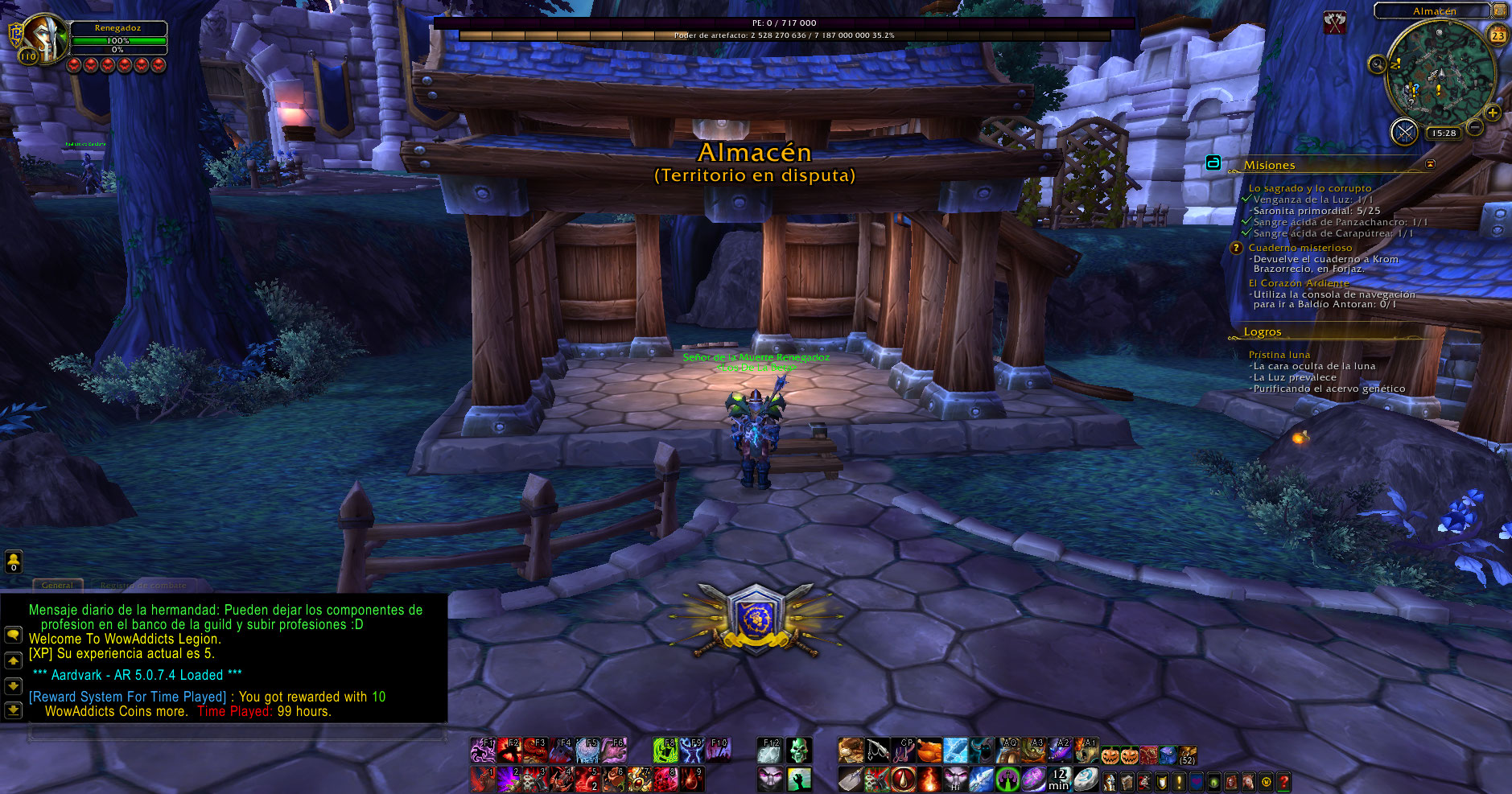Open the 'Cuaderno misterioso' quest entry
Image resolution: width=1512 pixels, height=794 pixels.
click(x=1300, y=248)
